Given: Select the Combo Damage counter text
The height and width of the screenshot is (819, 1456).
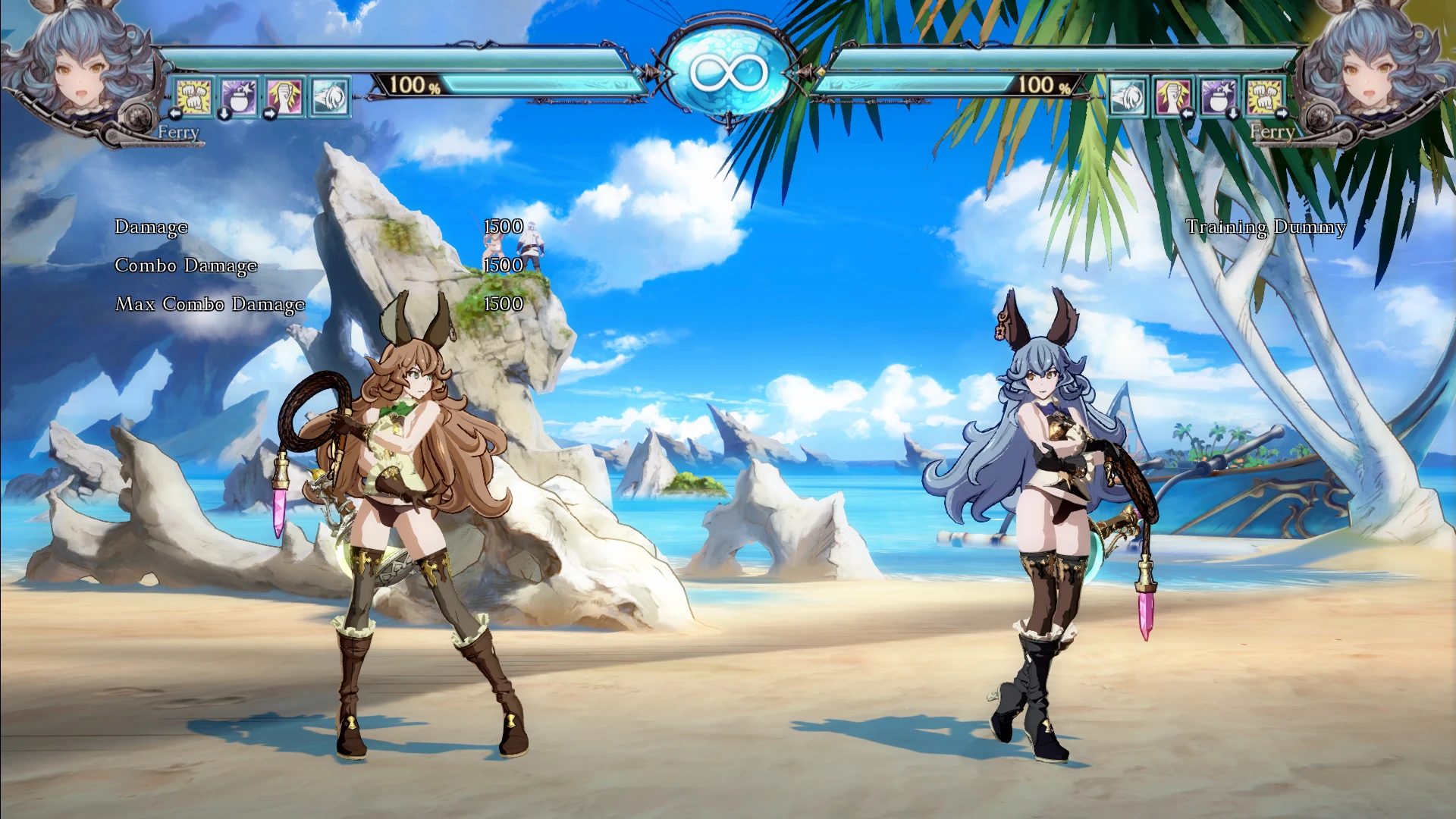Looking at the screenshot, I should point(185,265).
